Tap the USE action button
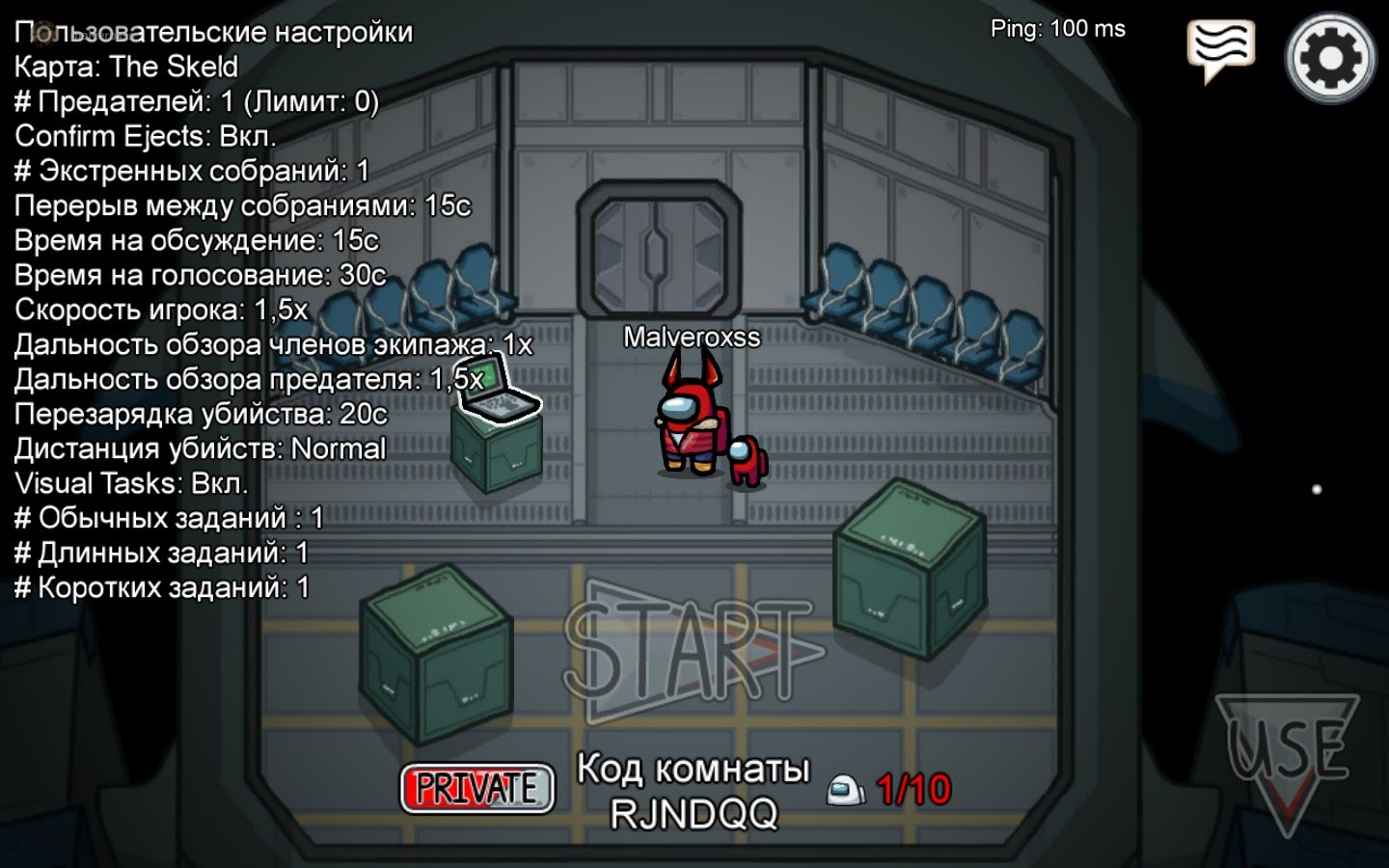 click(1288, 754)
